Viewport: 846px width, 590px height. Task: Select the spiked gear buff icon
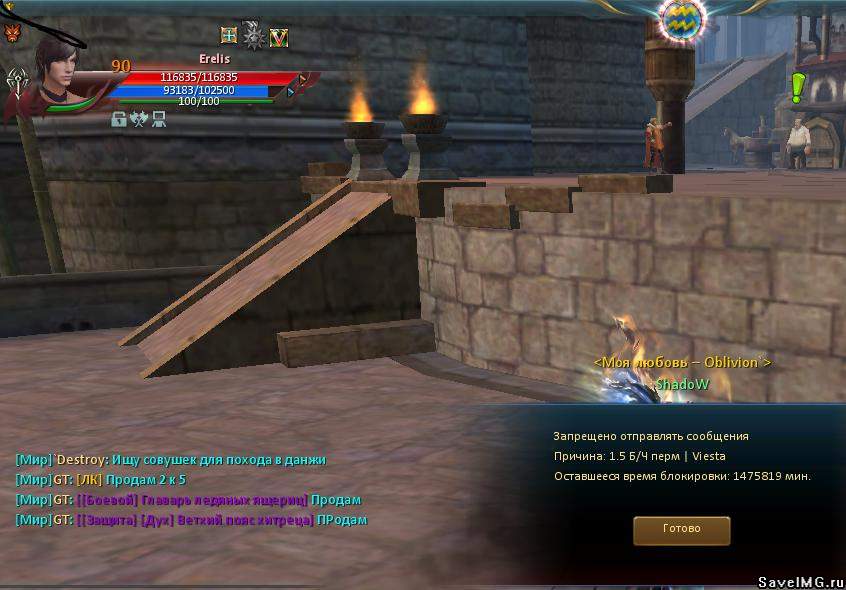click(x=254, y=36)
